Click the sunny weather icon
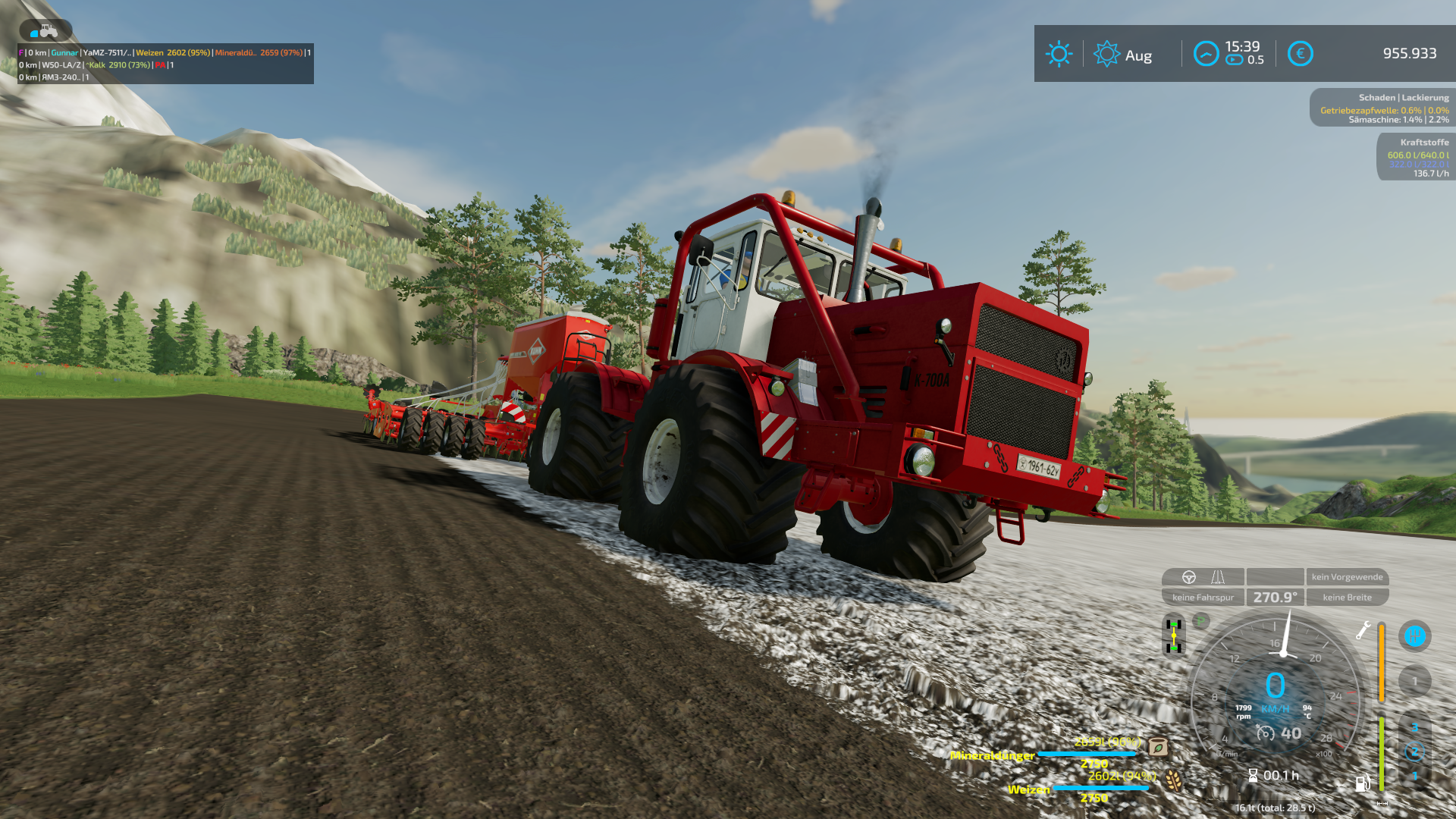Viewport: 1456px width, 819px height. point(1059,54)
